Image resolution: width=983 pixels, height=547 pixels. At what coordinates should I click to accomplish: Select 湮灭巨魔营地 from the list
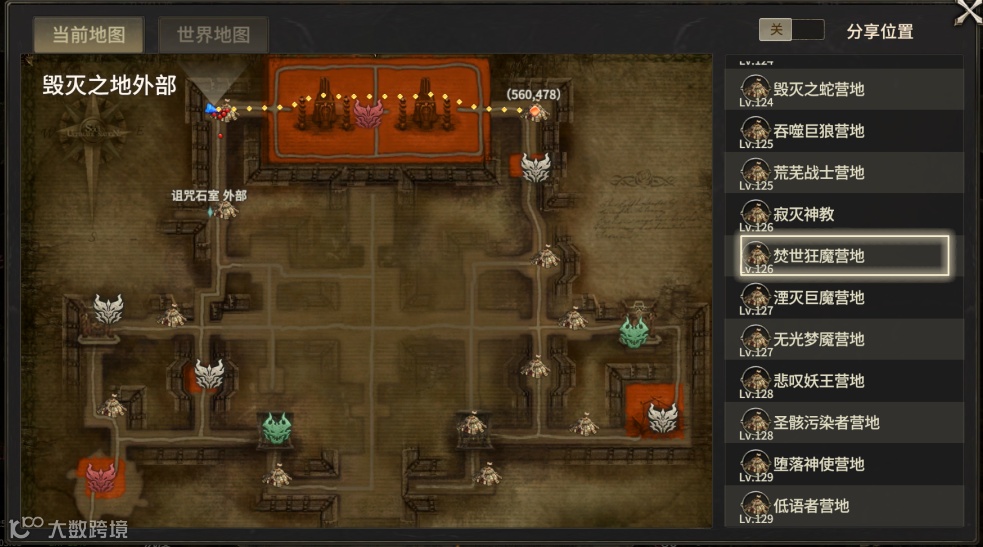coord(844,298)
